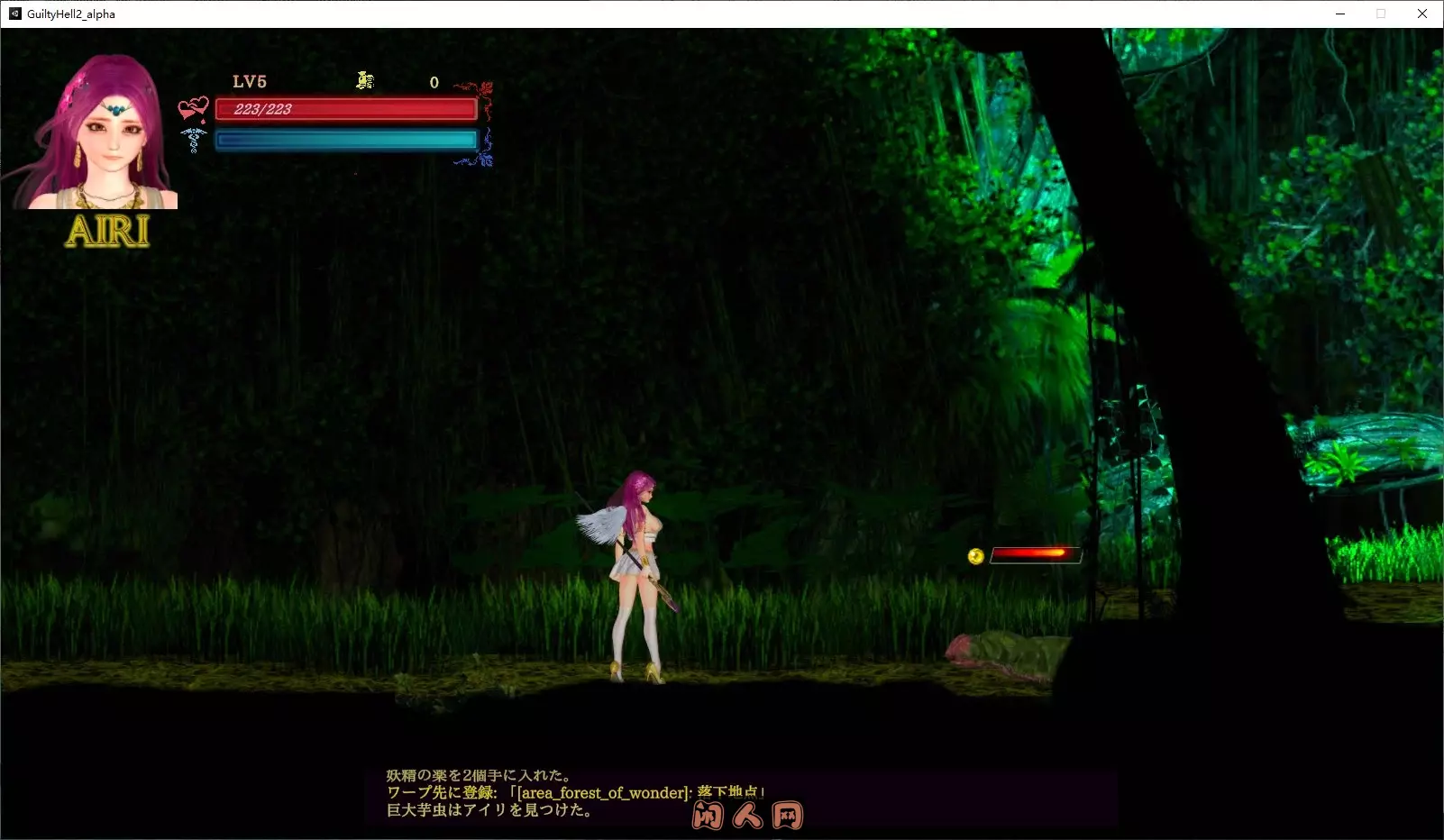
Task: Click the 0 gold amount value
Action: [x=434, y=82]
